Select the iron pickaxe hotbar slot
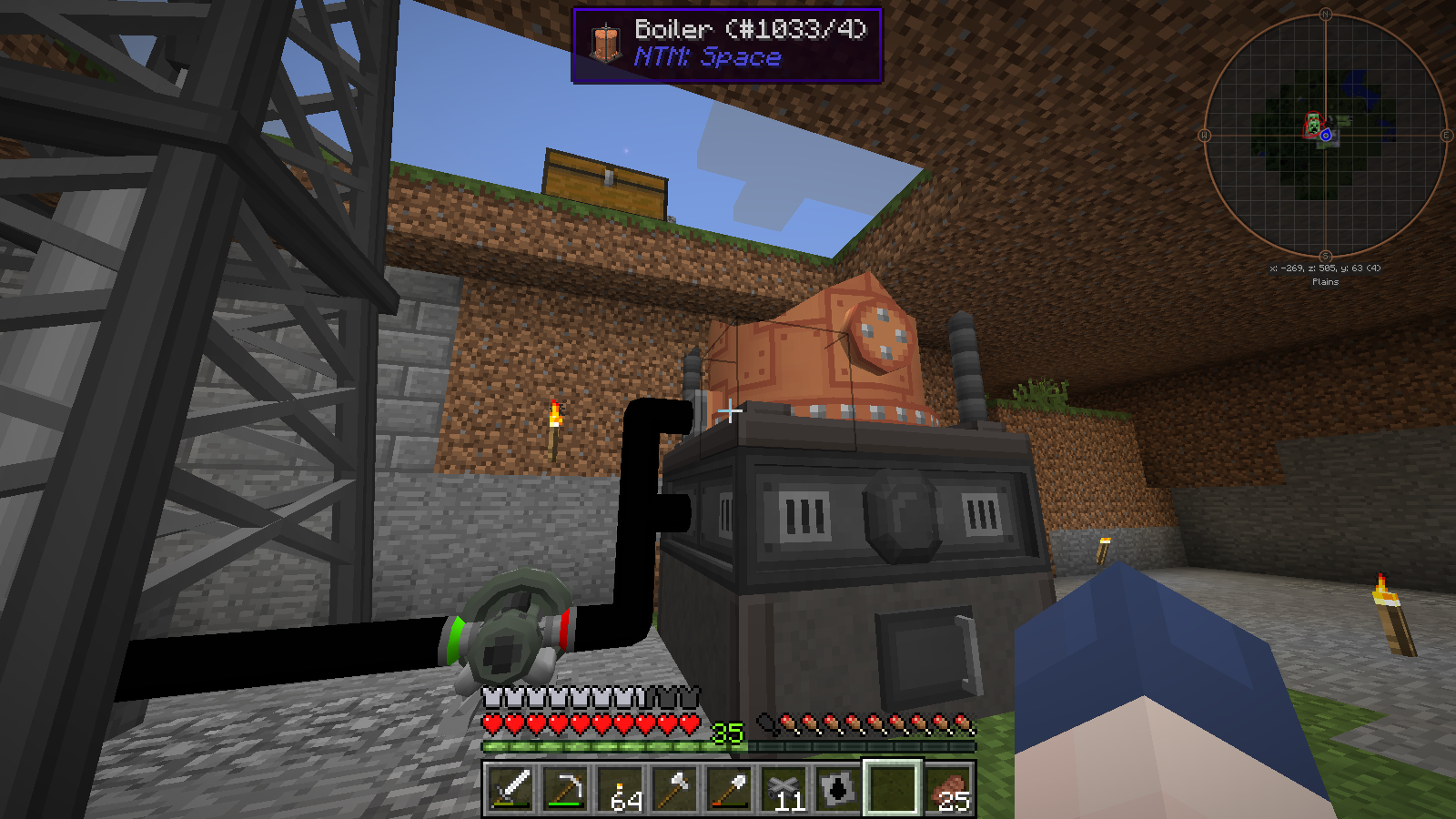 565,788
